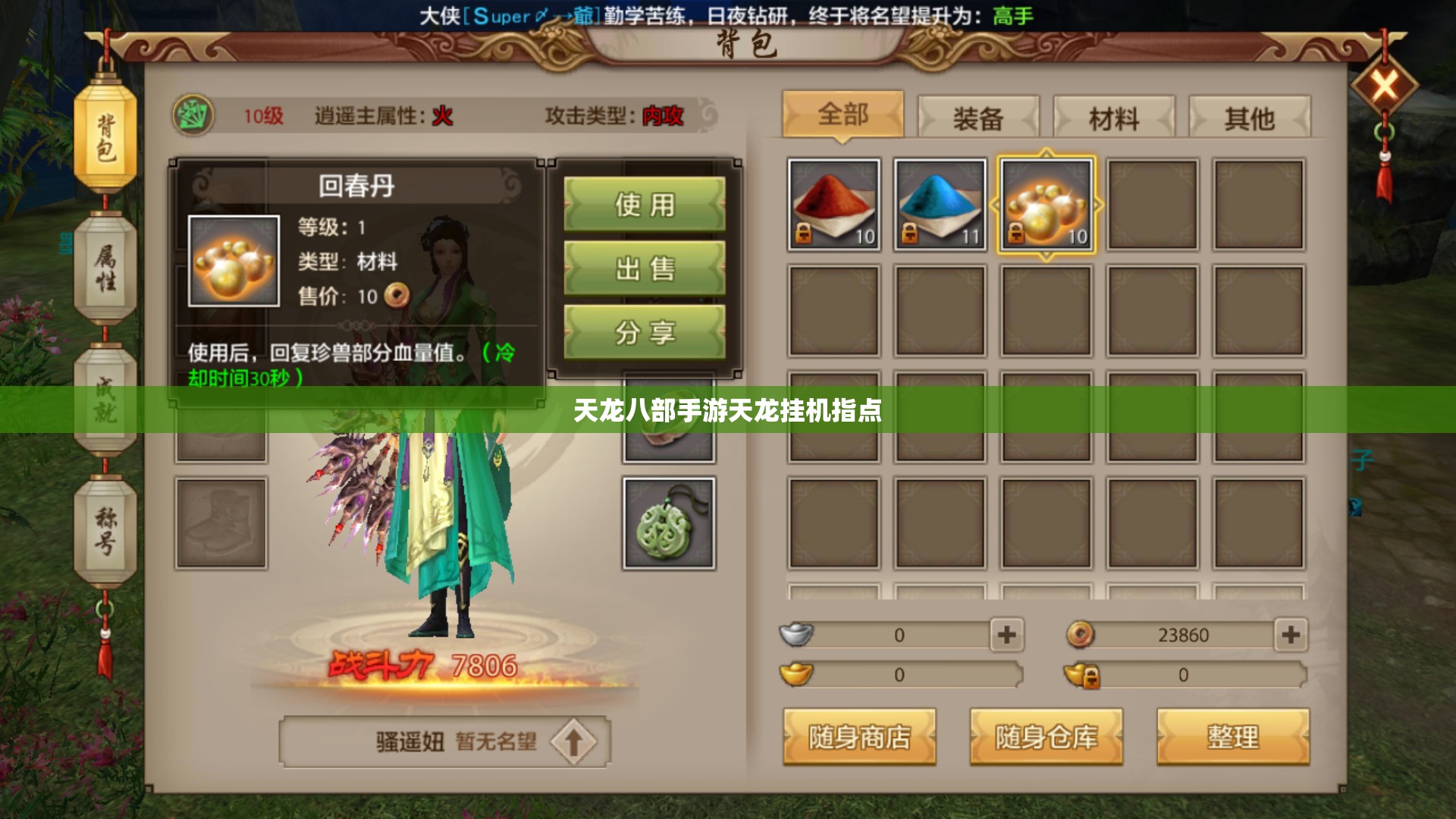Click the 回春丹 golden beads item
The height and width of the screenshot is (819, 1456).
pos(1046,202)
